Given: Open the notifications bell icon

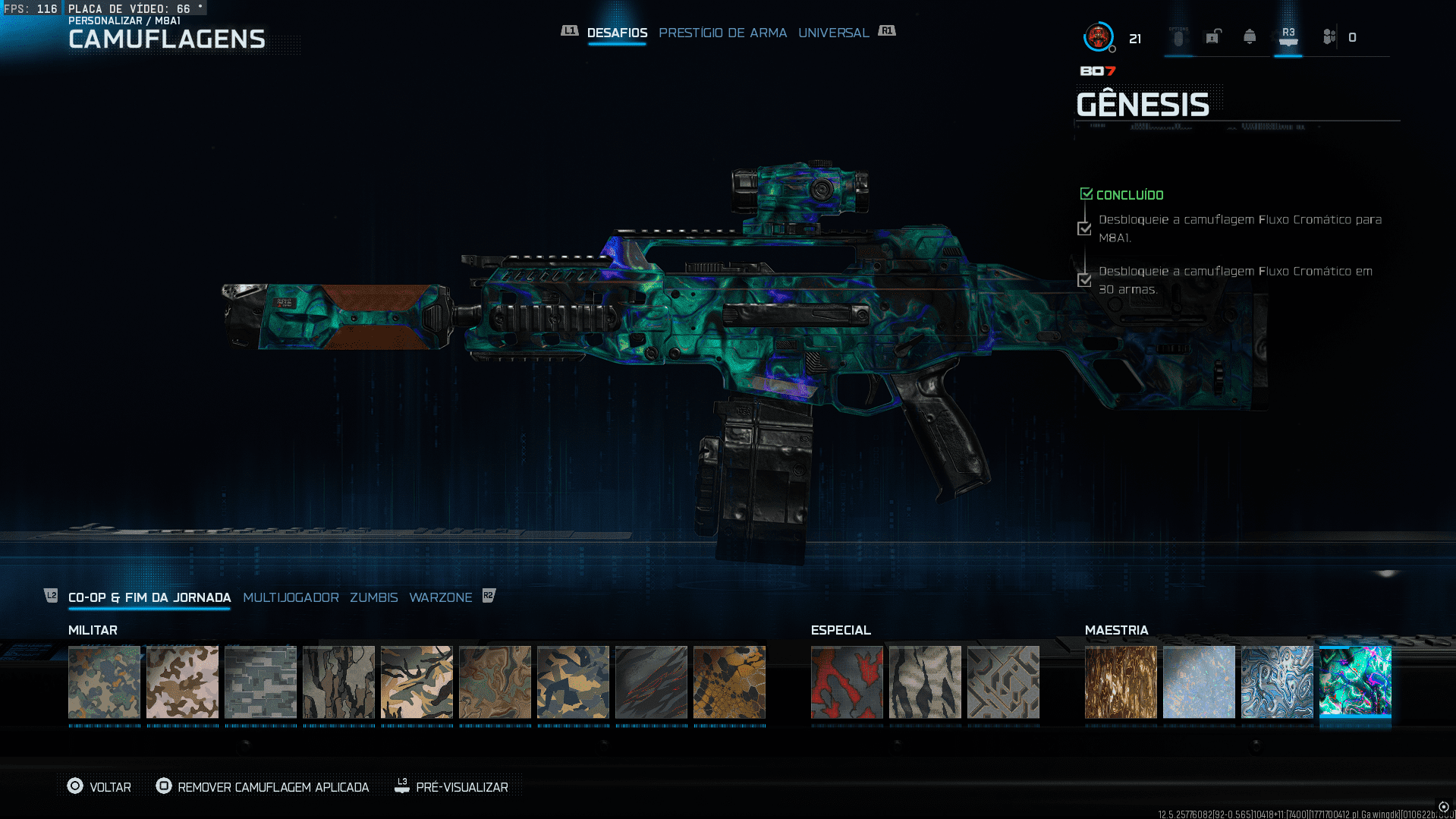Looking at the screenshot, I should click(1250, 36).
